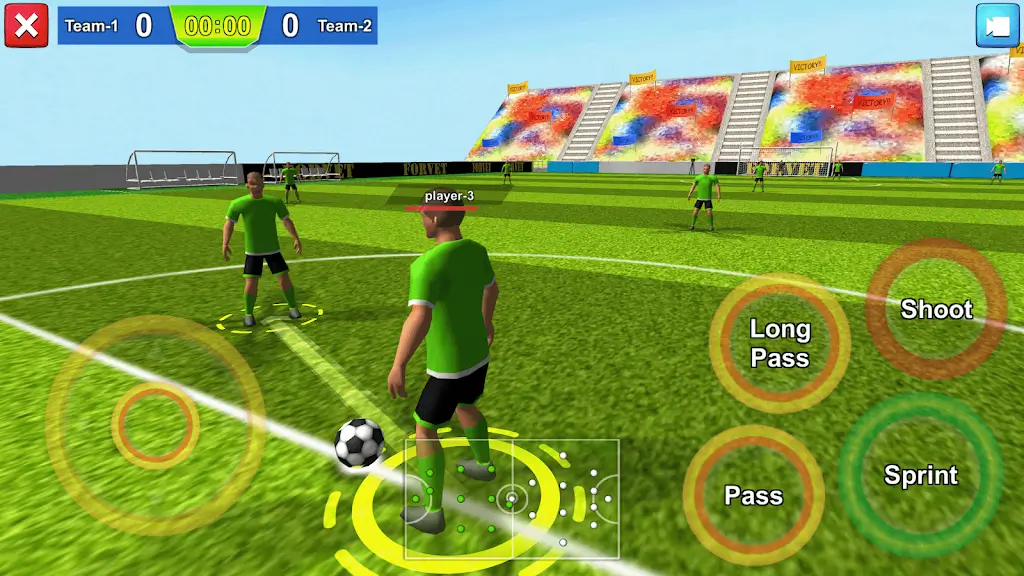Tap the Pass button
Image resolution: width=1024 pixels, height=576 pixels.
[753, 495]
